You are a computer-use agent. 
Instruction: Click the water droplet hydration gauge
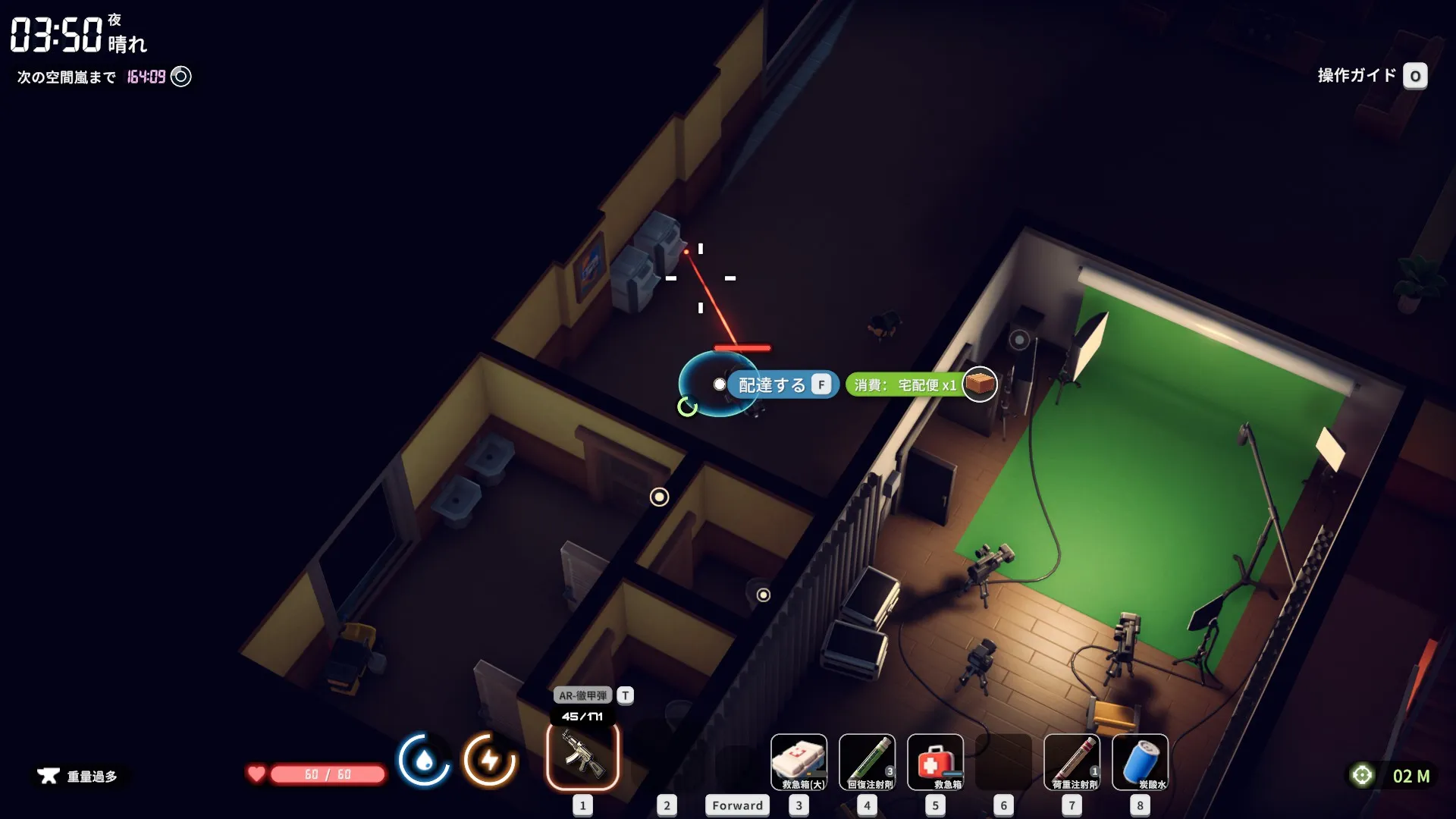424,760
